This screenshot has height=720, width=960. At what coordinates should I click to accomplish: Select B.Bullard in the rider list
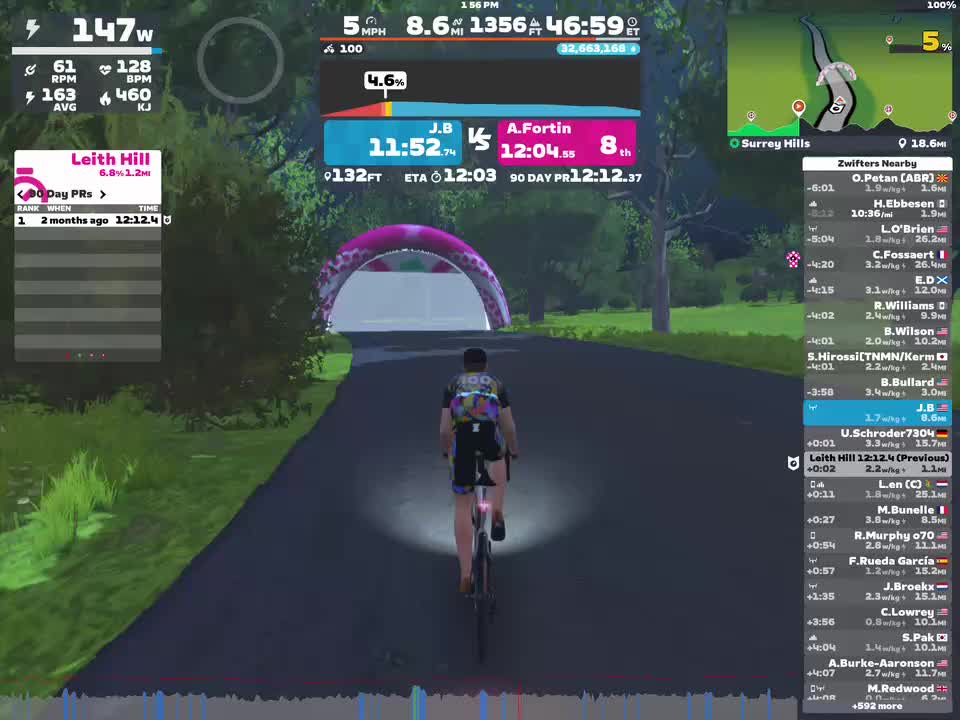877,387
